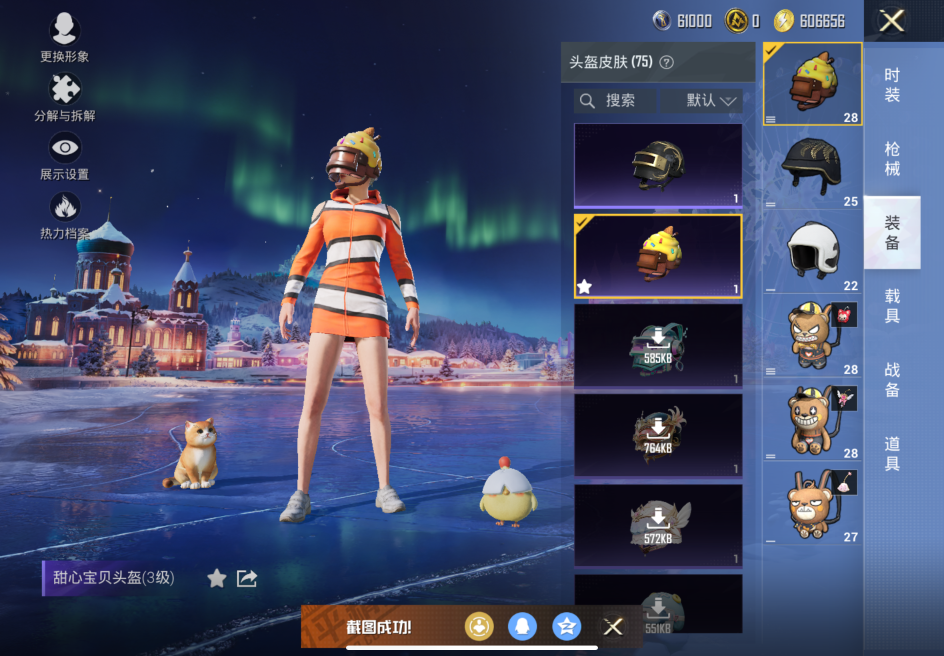The image size is (944, 656).
Task: Download the 764KB helmet skin
Action: 658,435
